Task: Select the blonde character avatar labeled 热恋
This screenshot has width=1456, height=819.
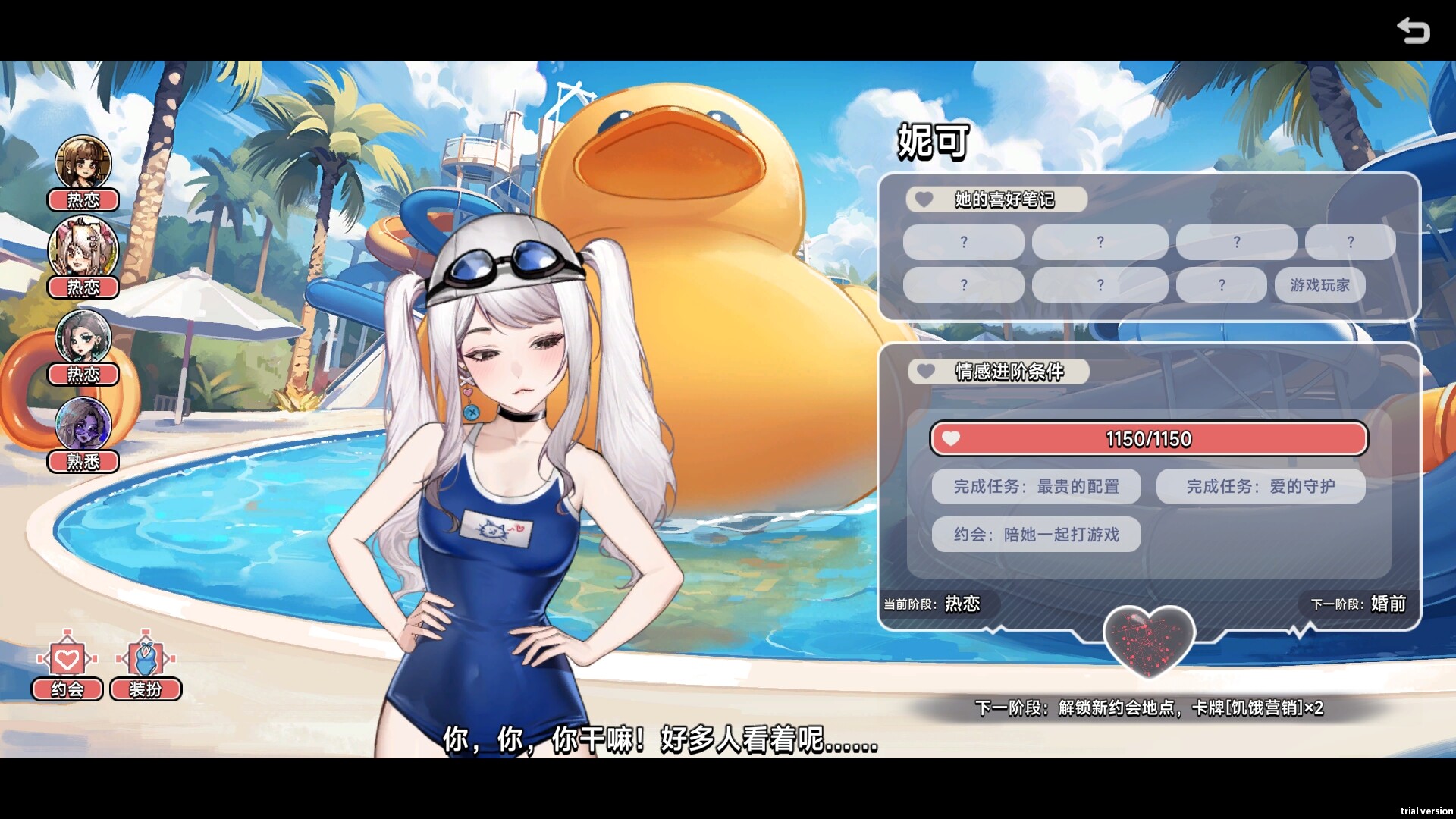Action: pos(83,249)
